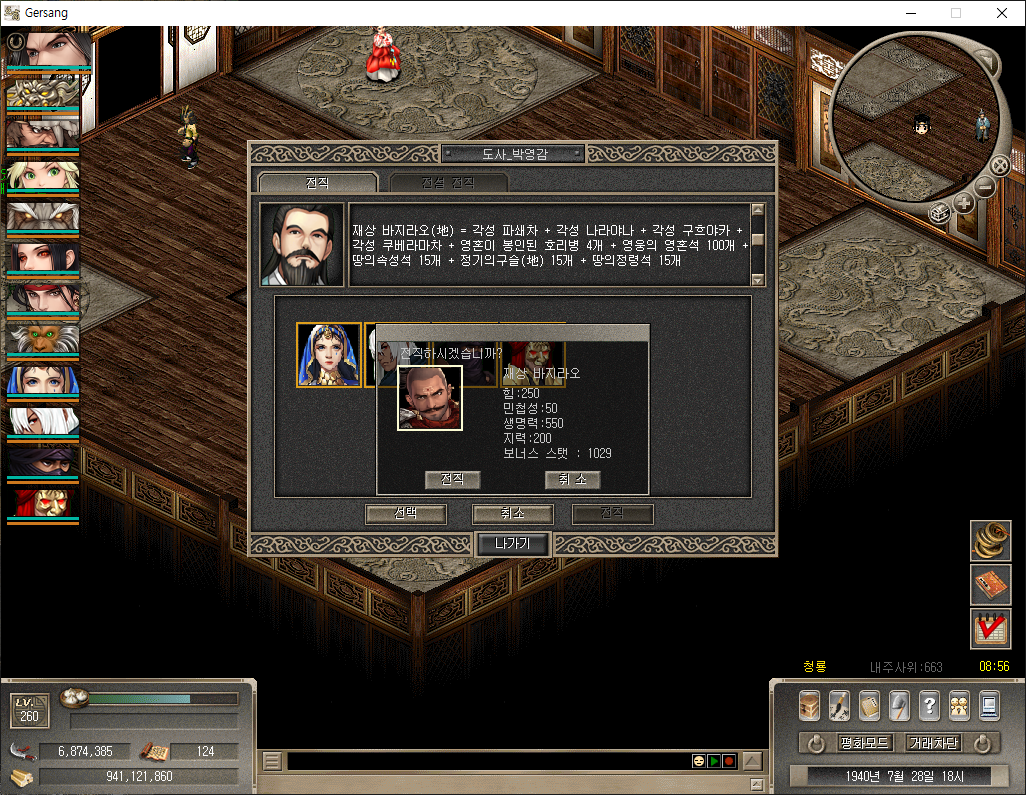Open the computer system menu icon

click(x=989, y=705)
